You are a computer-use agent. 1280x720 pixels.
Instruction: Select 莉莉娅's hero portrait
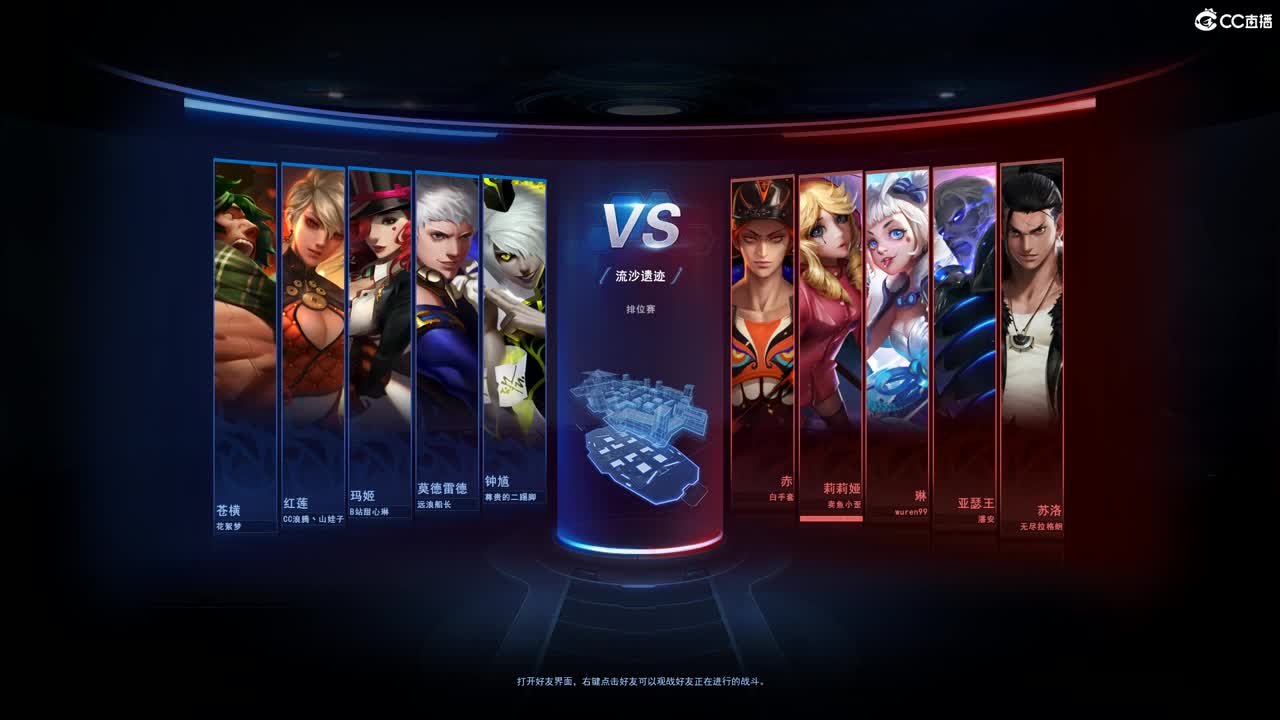coord(830,330)
